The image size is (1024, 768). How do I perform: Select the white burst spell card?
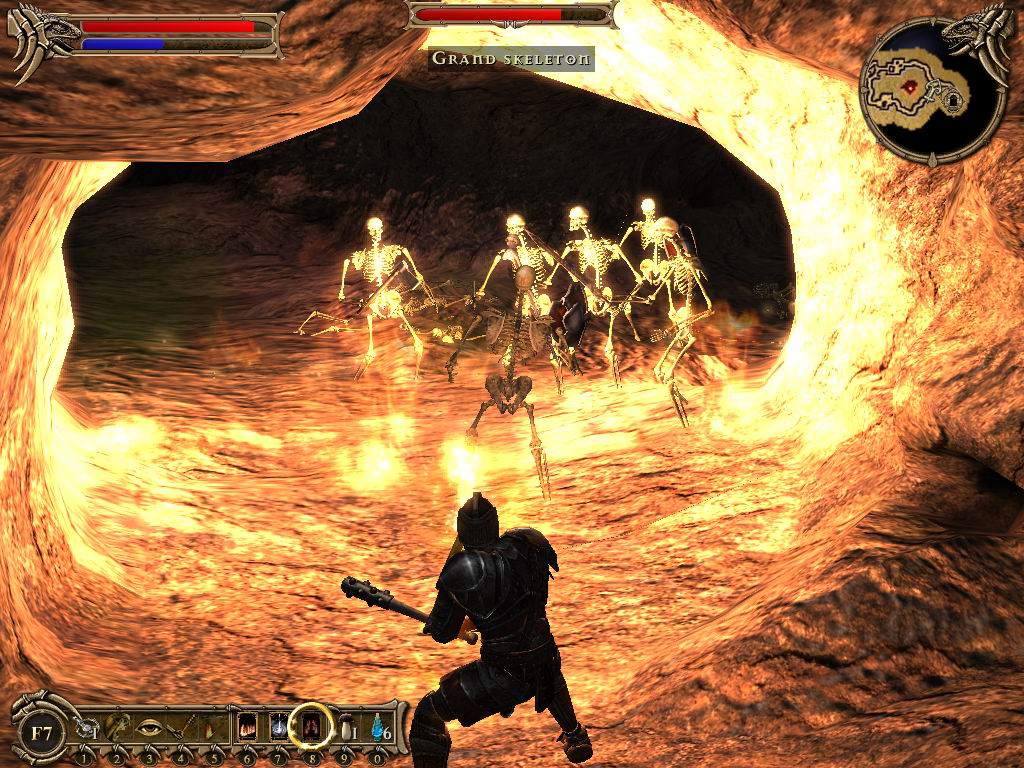[x=279, y=727]
